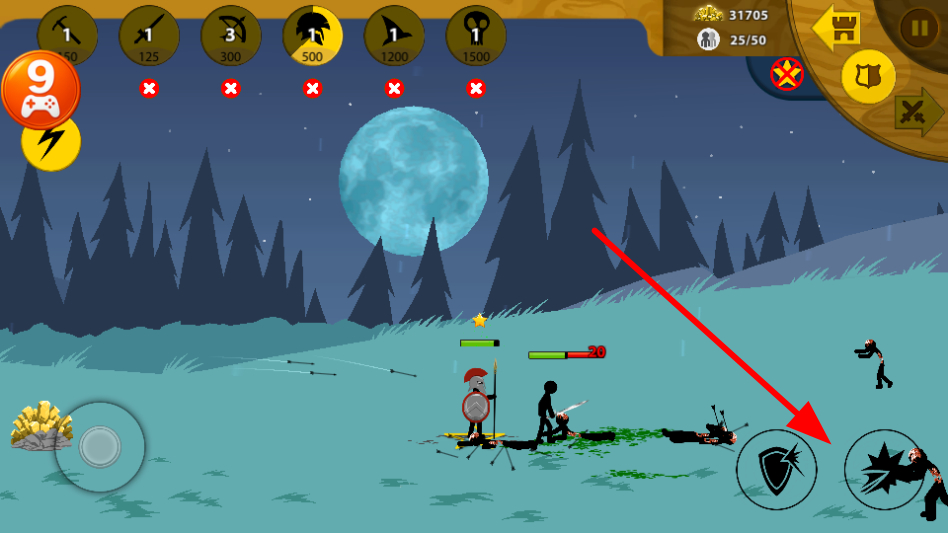Remove a wizard using its red X
Screen dimensions: 948x533
pyautogui.click(x=394, y=88)
